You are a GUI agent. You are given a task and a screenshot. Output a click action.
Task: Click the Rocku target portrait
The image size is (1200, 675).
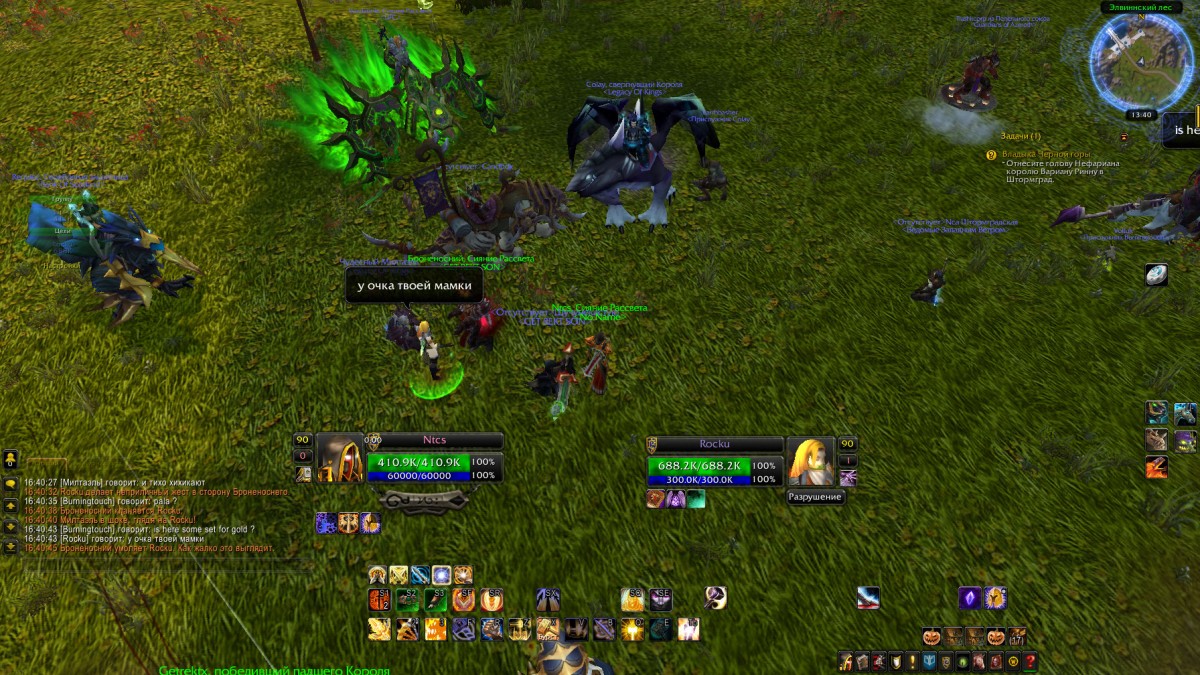pyautogui.click(x=809, y=460)
